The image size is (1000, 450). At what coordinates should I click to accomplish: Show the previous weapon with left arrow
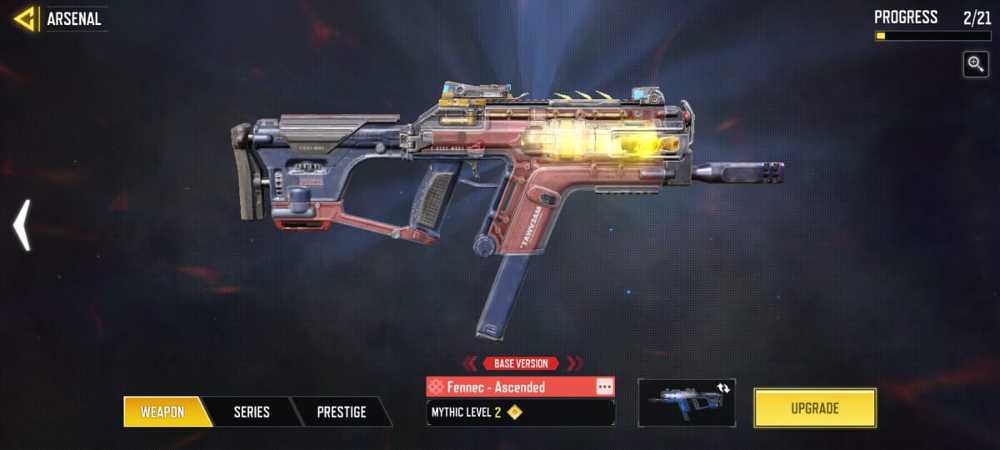coord(21,225)
